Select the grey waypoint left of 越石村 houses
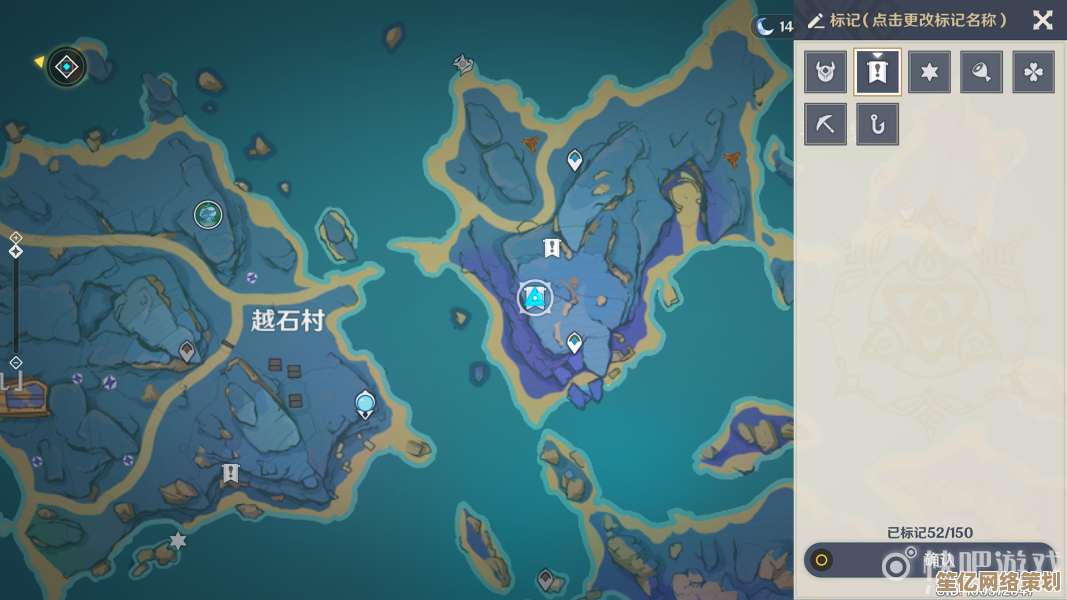The image size is (1067, 600). 186,350
